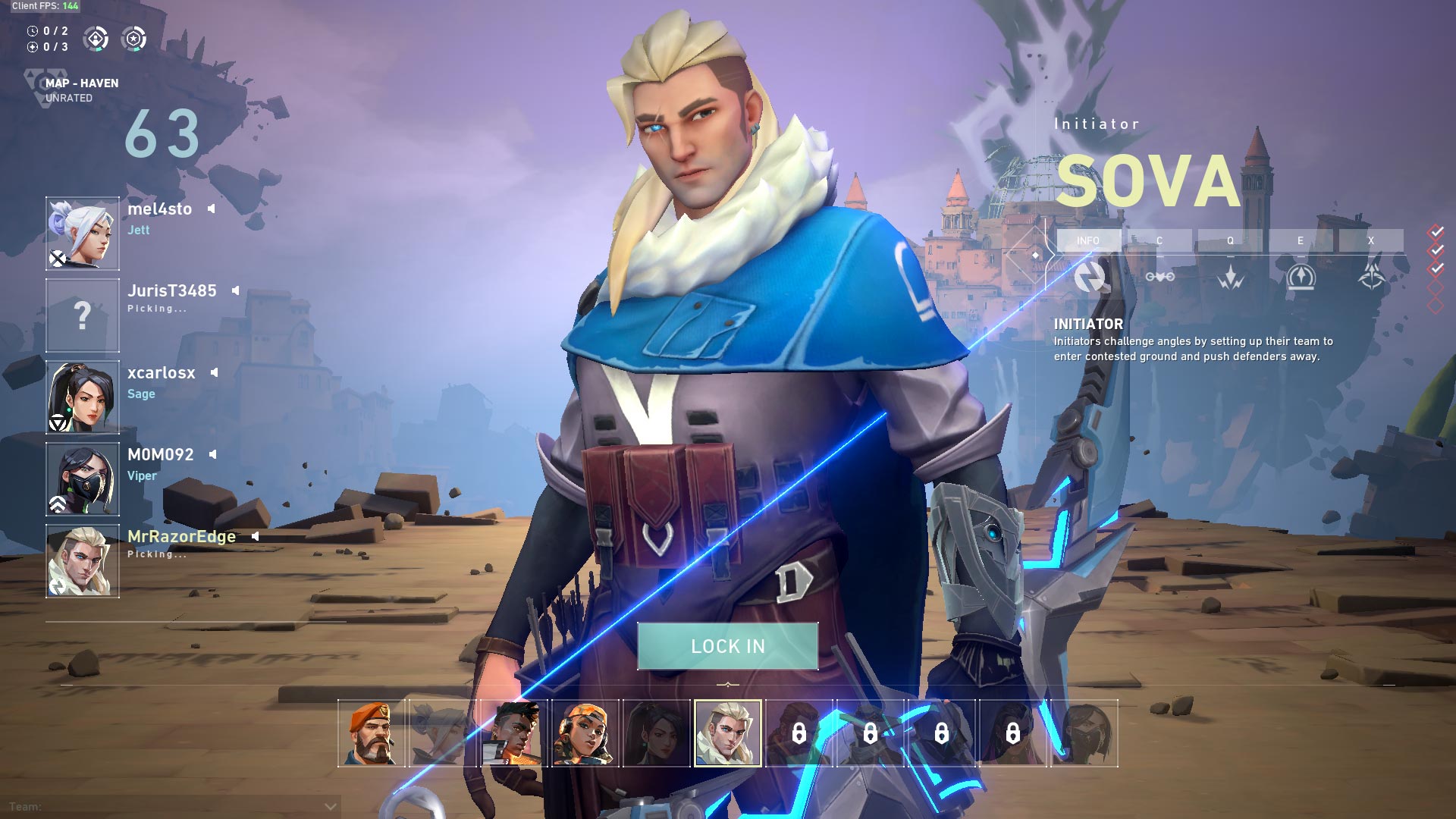This screenshot has height=819, width=1456.
Task: Choose Phoenix in the agent roster
Action: pos(513,733)
